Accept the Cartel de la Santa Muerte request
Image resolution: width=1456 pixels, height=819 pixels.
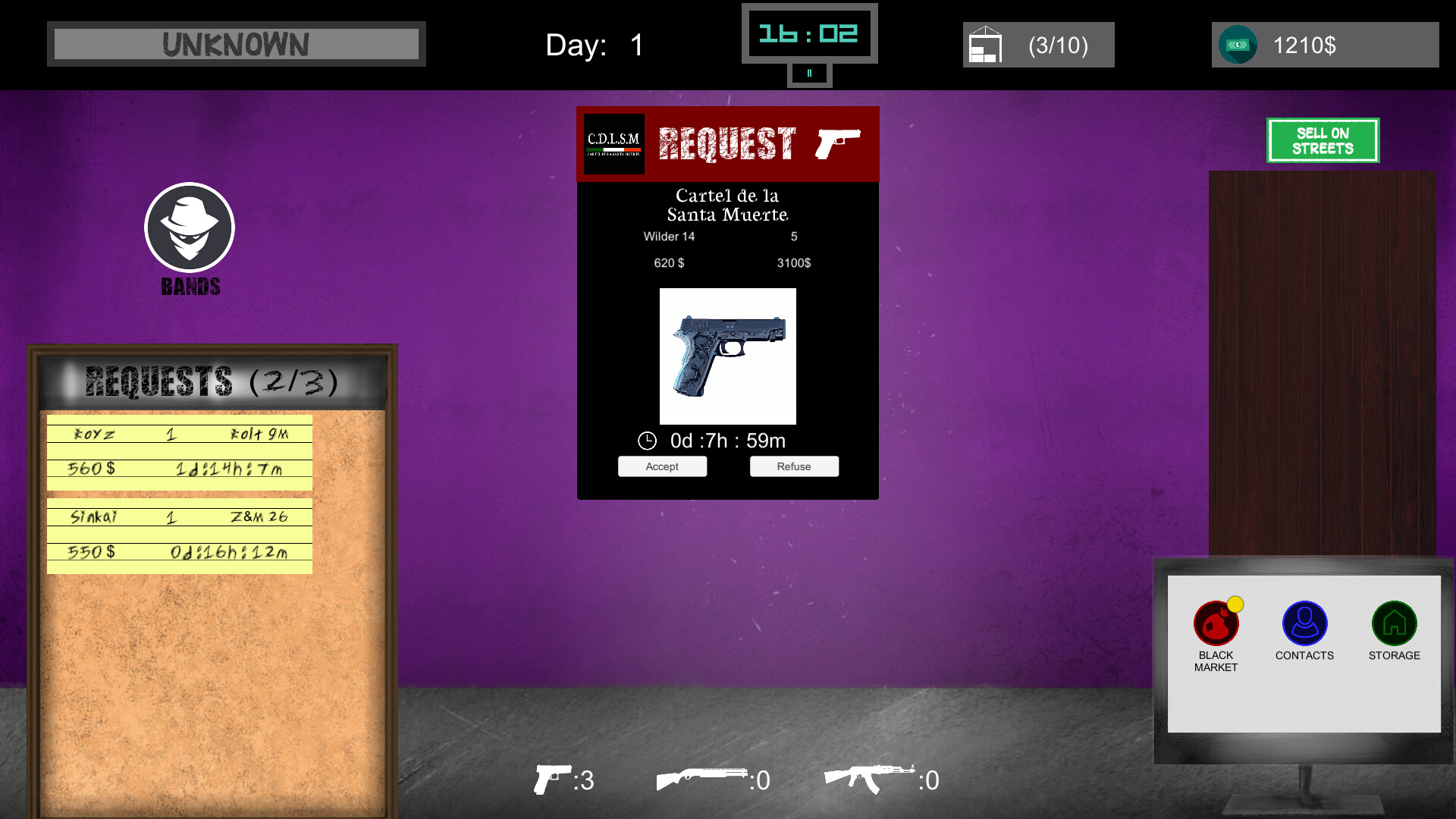[662, 466]
